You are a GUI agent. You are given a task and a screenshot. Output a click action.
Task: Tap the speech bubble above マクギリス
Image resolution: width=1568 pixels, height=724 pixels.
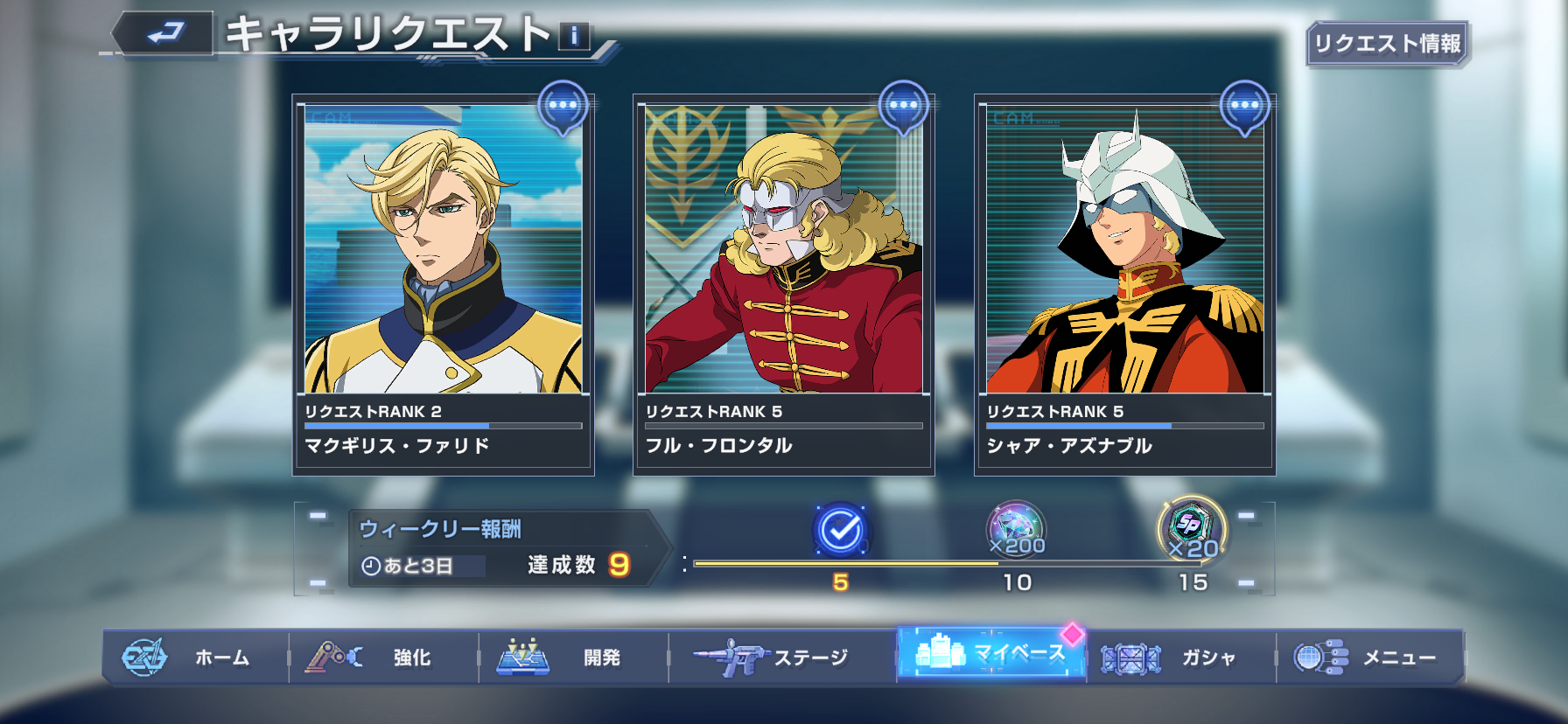[562, 107]
